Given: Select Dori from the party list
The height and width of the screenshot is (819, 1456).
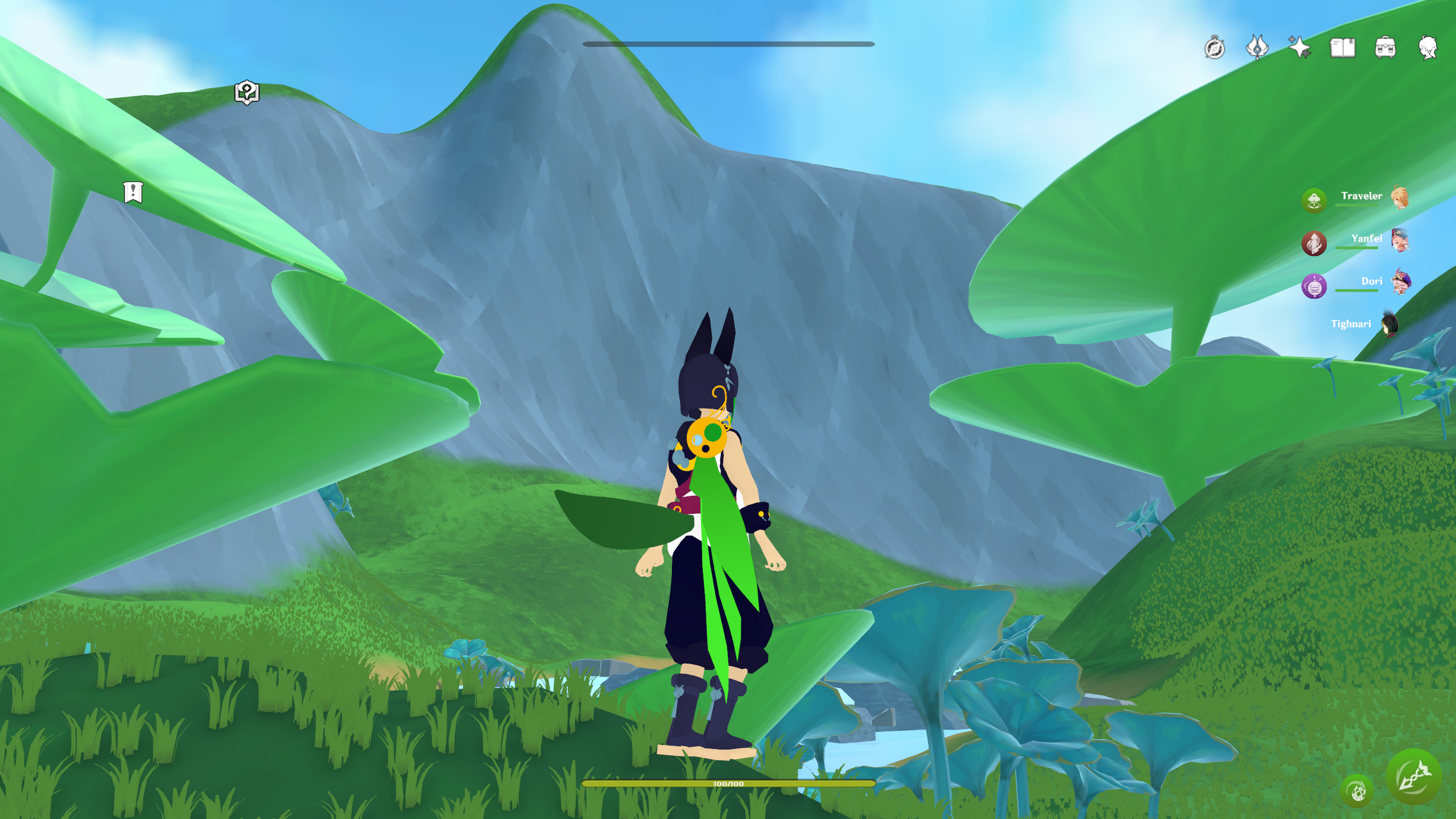Looking at the screenshot, I should [x=1371, y=282].
